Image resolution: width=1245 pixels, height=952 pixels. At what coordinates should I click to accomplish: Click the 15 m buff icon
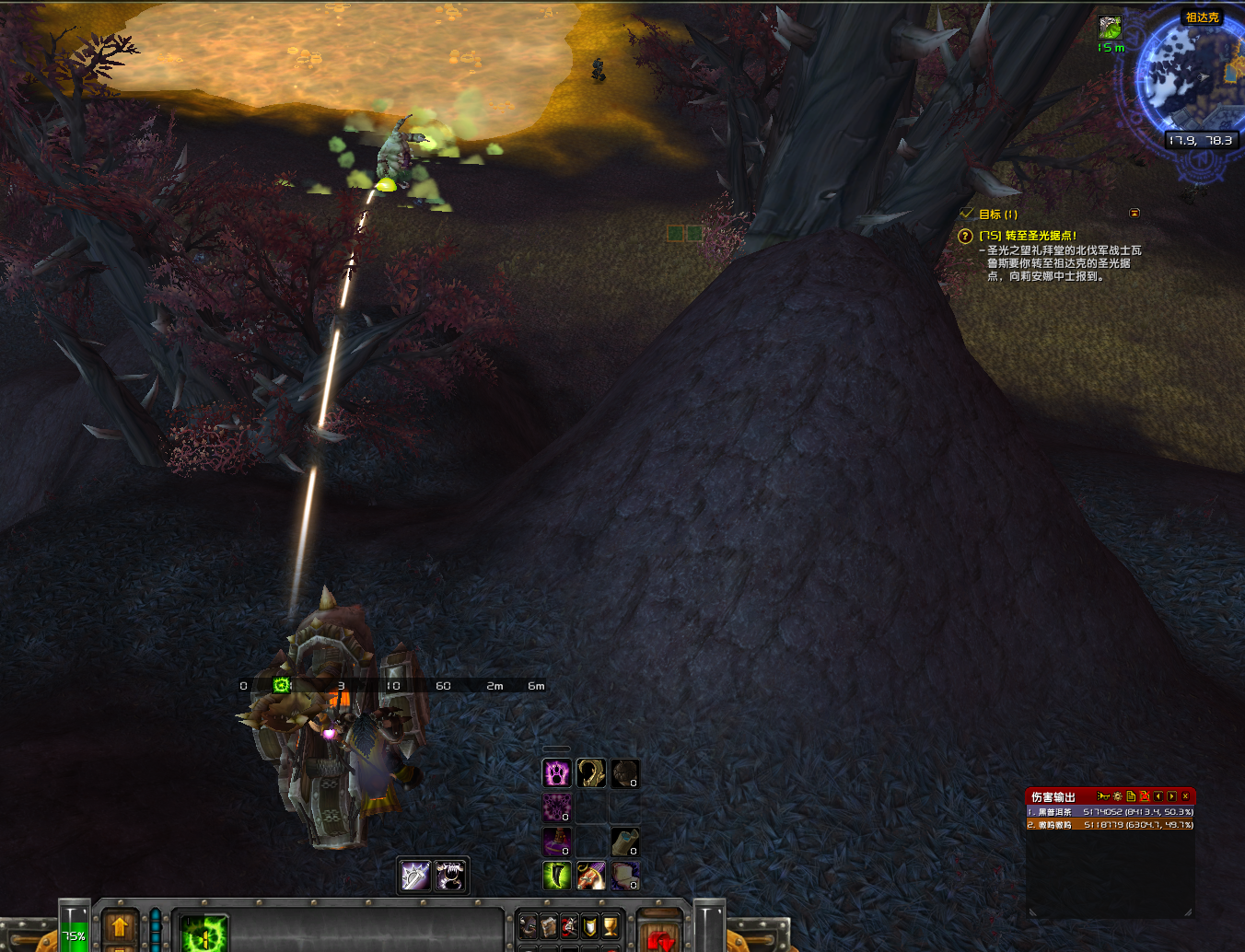click(x=1110, y=28)
